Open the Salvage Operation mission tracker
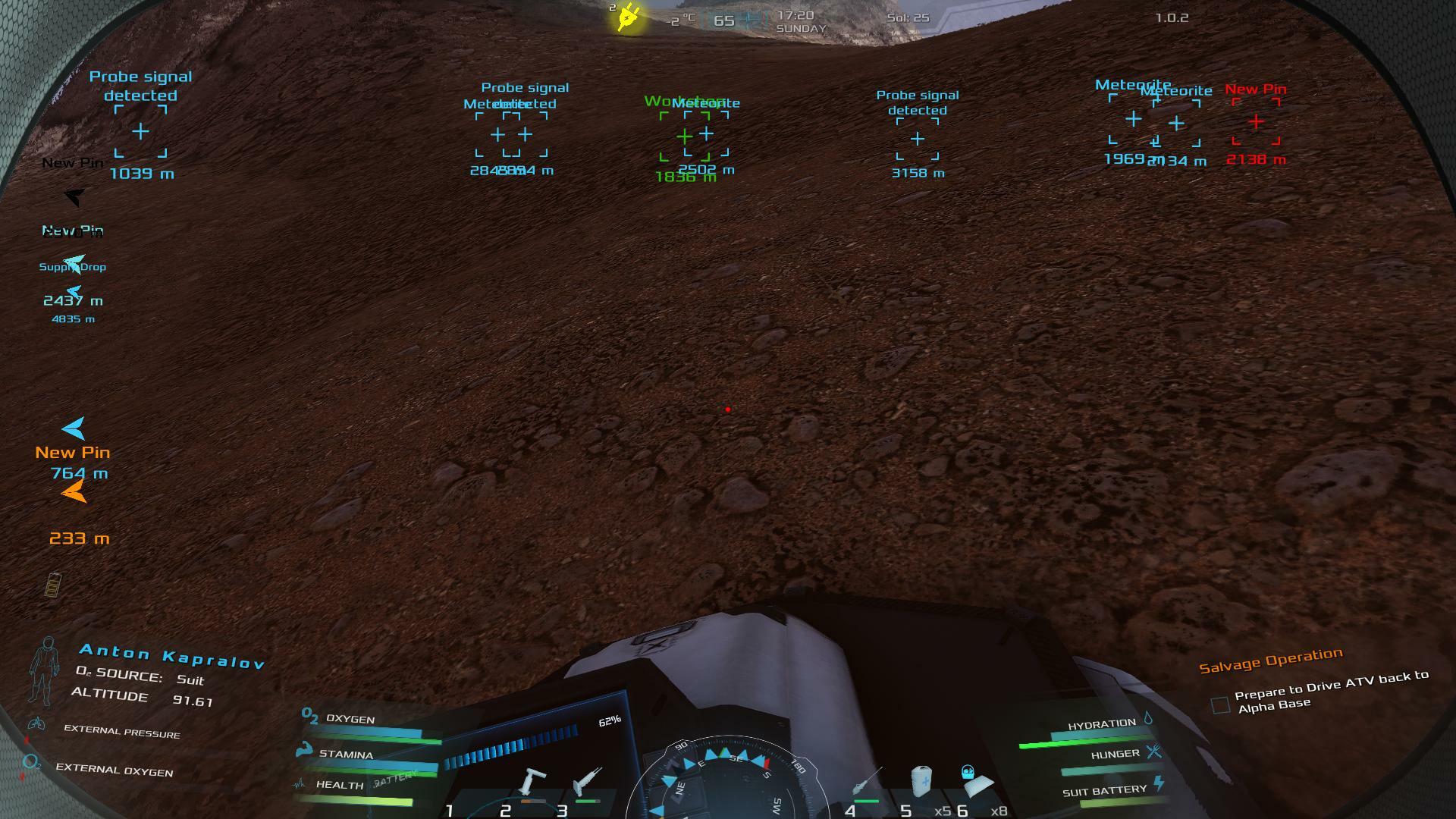The height and width of the screenshot is (819, 1456). pyautogui.click(x=1270, y=661)
